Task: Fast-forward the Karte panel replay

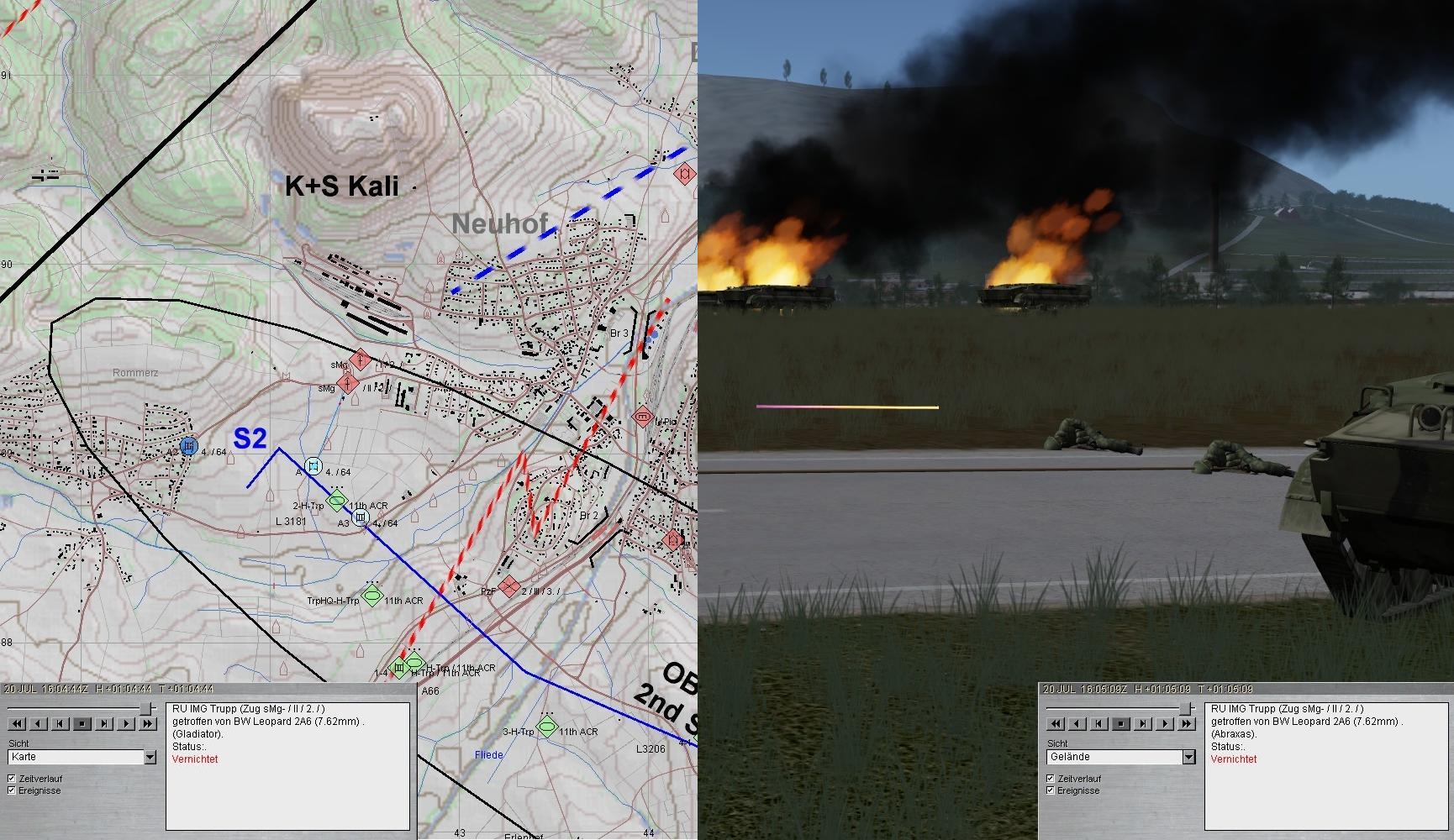Action: [148, 723]
